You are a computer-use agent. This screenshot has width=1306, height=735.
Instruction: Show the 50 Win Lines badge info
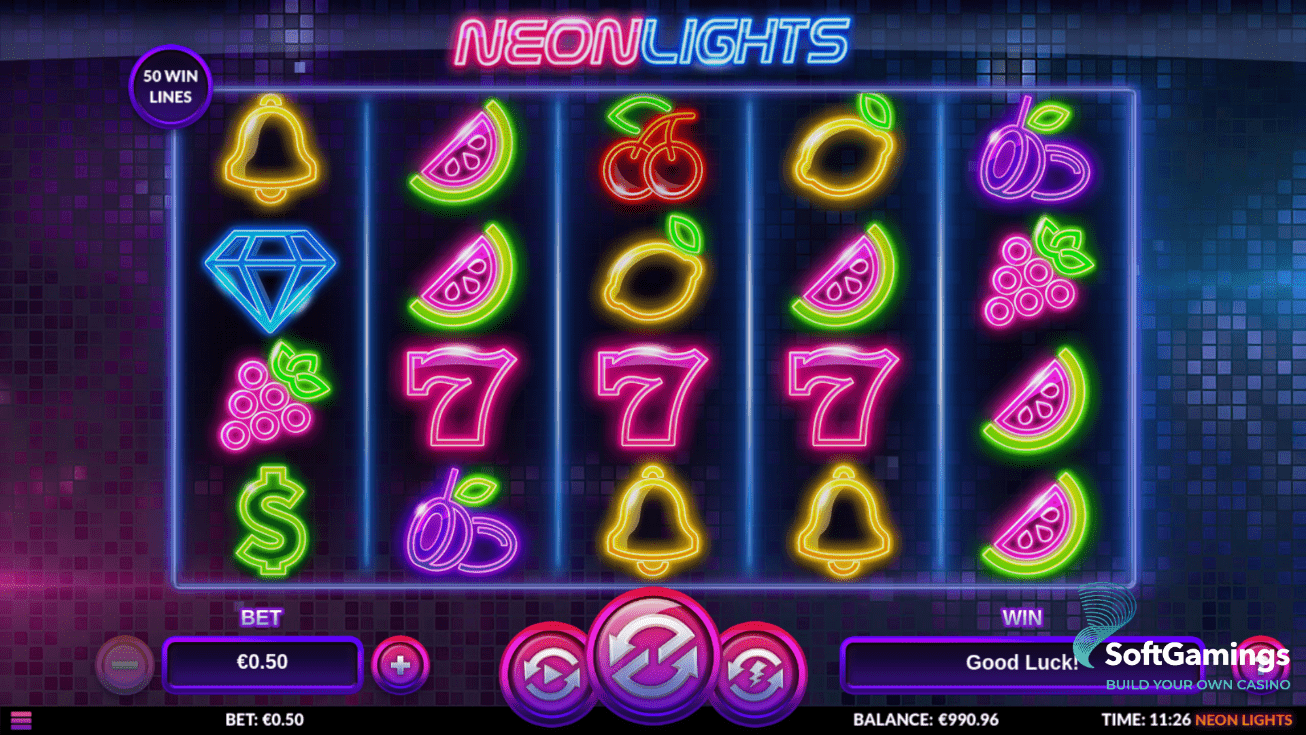pos(170,85)
